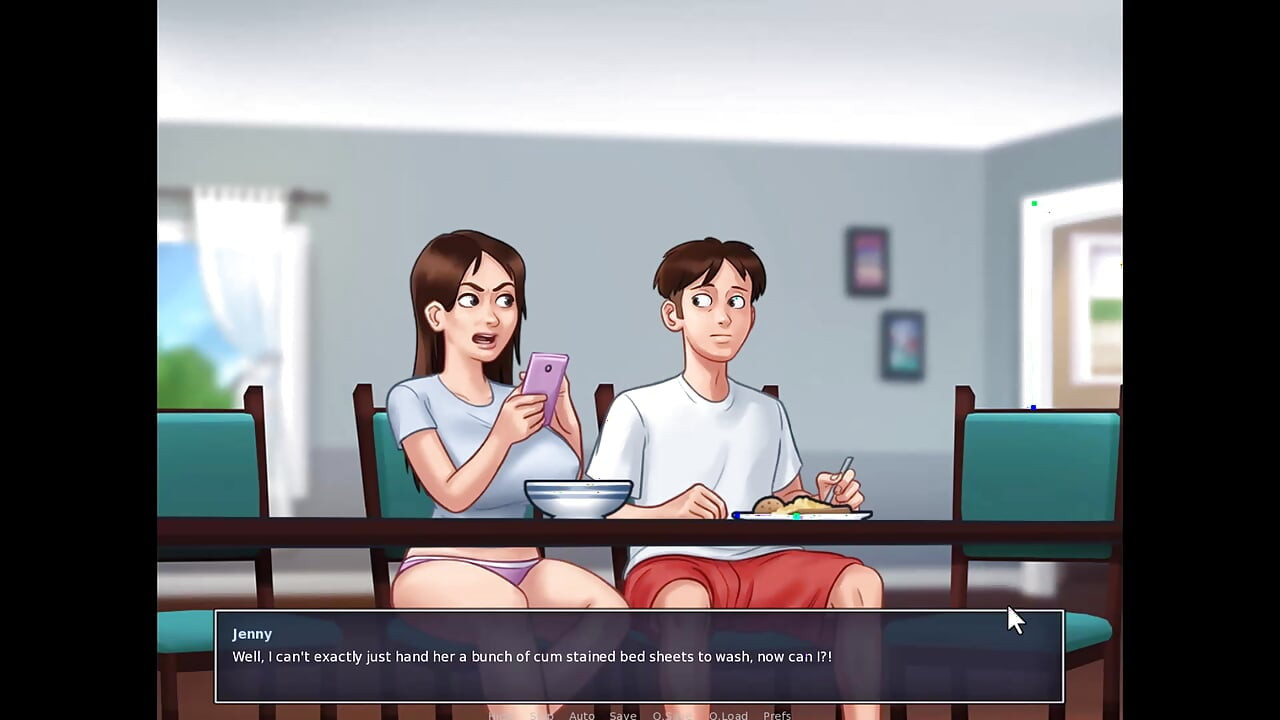Perform a Q.Save quick save
This screenshot has height=720, width=1280.
[x=673, y=716]
